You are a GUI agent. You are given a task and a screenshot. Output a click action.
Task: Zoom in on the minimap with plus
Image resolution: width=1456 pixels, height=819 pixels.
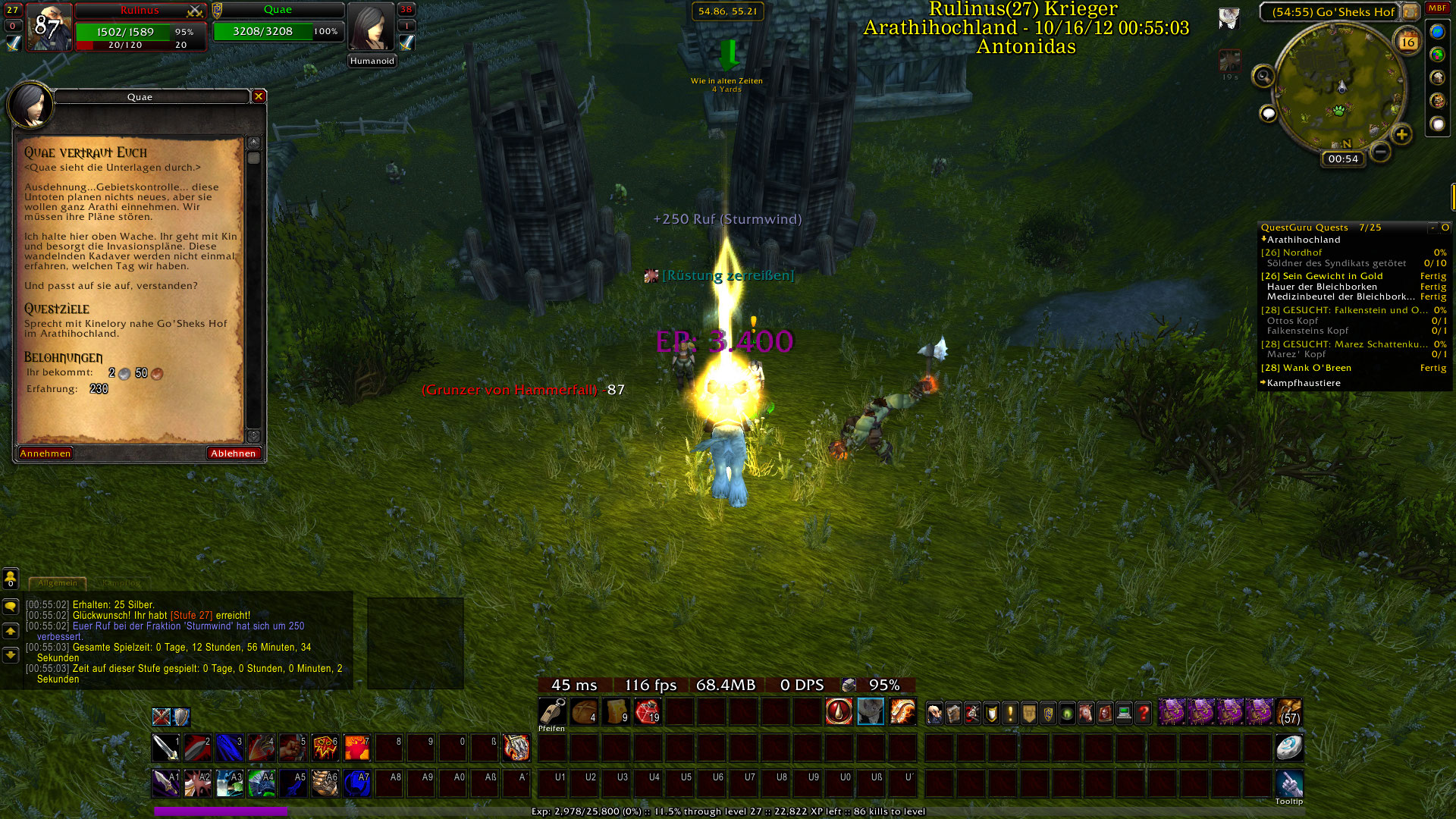[x=1401, y=135]
